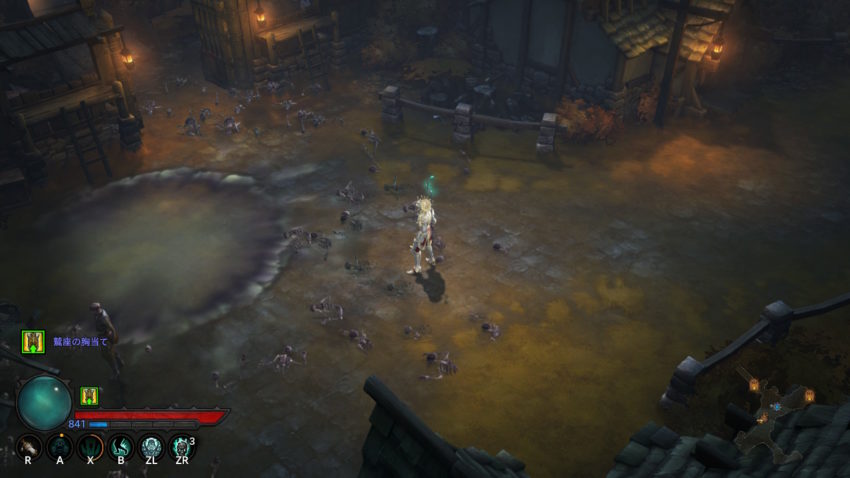Activate the R skill icon
Viewport: 850px width, 478px height.
(29, 445)
